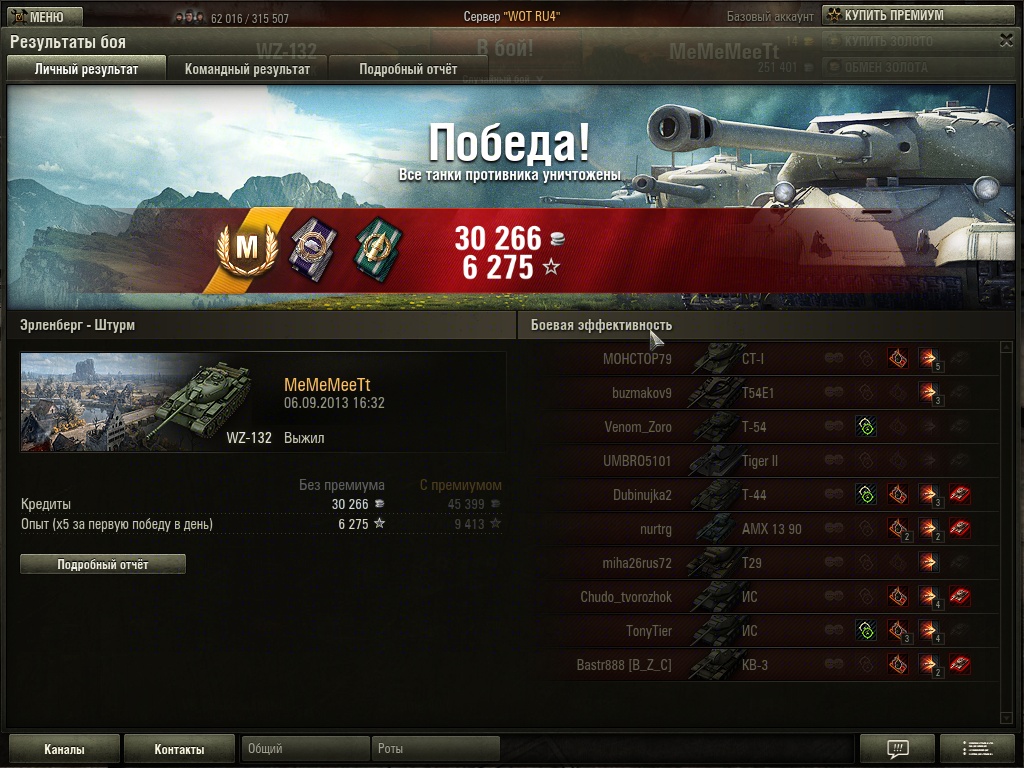Open the Подробный отчёт tab
This screenshot has height=768, width=1024.
coord(408,69)
